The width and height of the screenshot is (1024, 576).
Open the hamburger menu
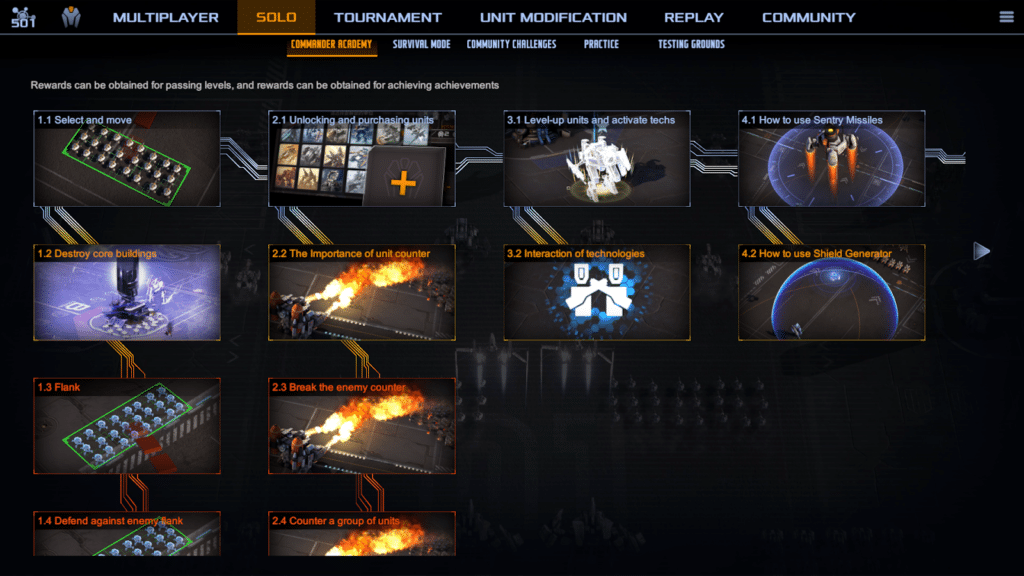click(x=1006, y=17)
